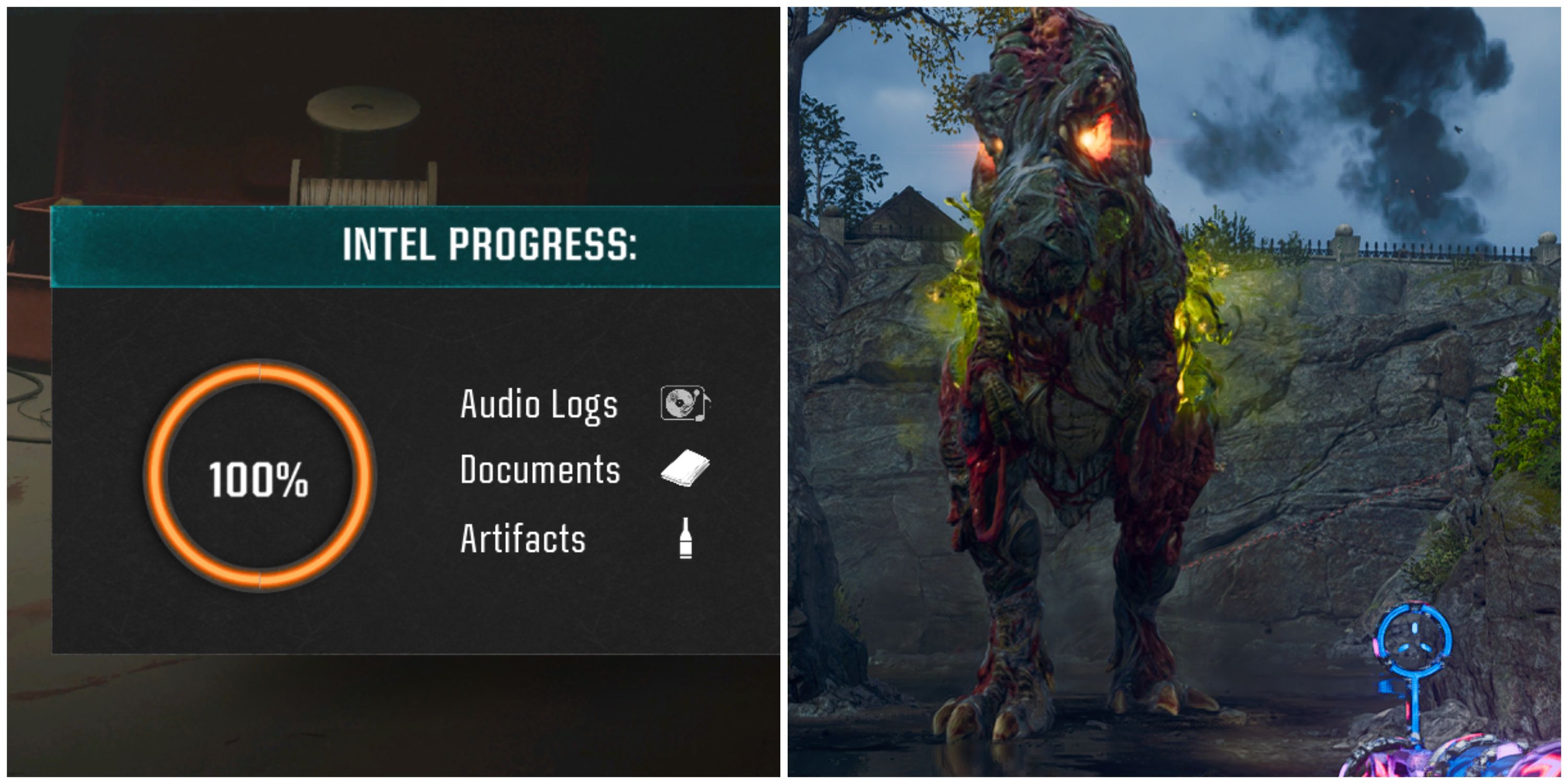The image size is (1568, 784).
Task: Choose the Artifacts intel category
Action: (x=523, y=539)
